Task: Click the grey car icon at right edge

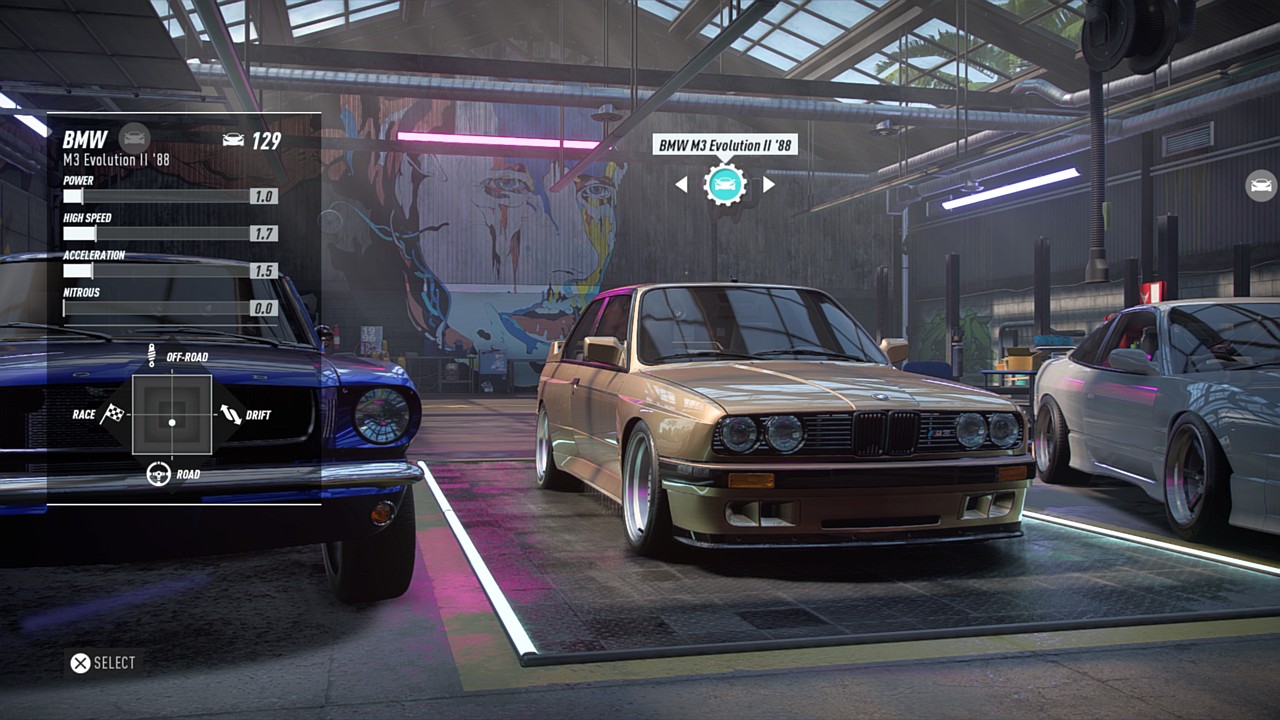Action: [x=1261, y=185]
